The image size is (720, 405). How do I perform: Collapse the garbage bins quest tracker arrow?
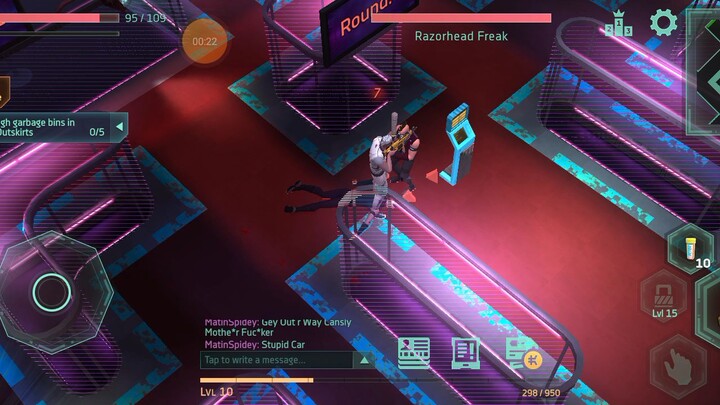(x=120, y=126)
